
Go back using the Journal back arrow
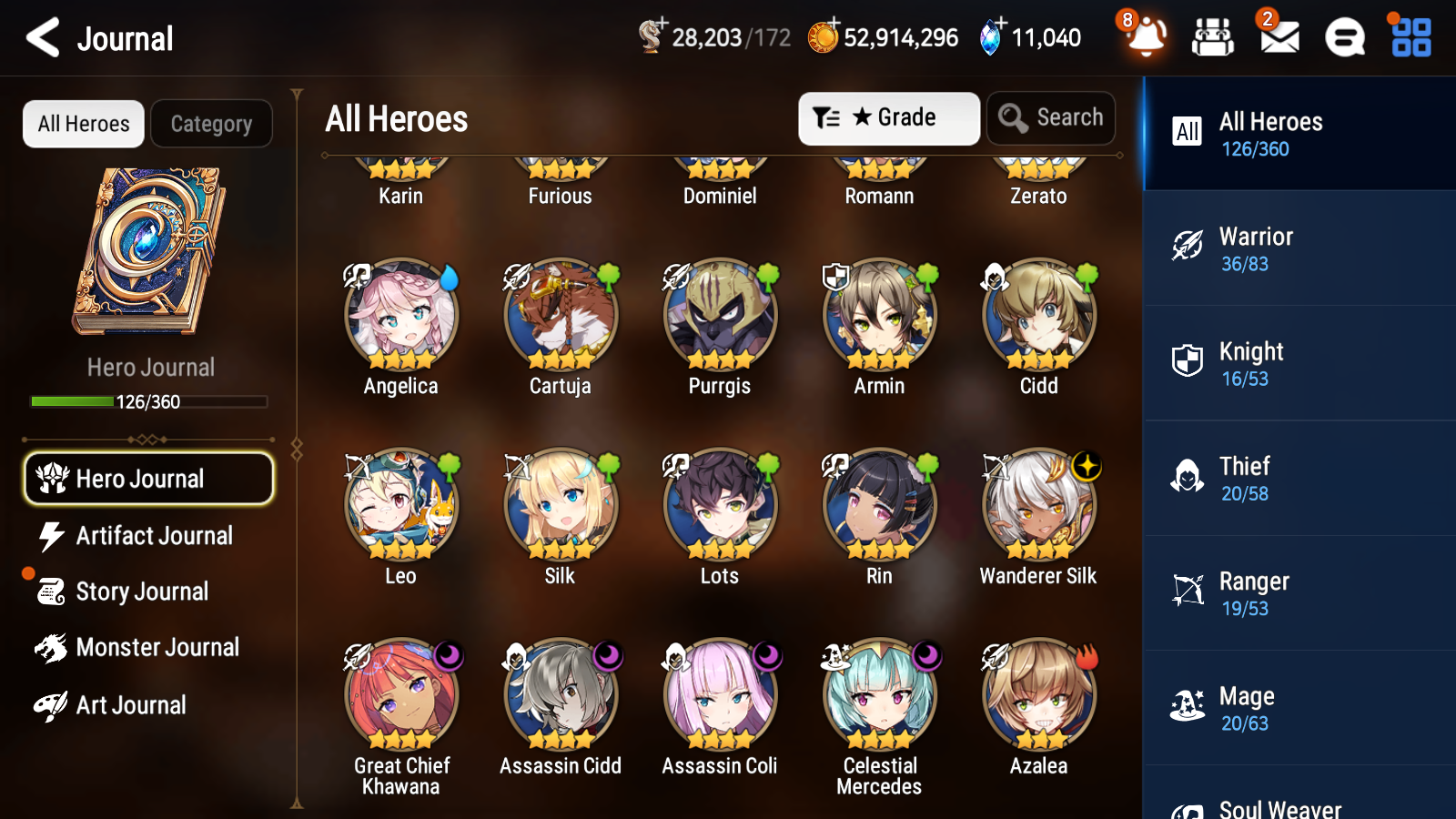(41, 38)
